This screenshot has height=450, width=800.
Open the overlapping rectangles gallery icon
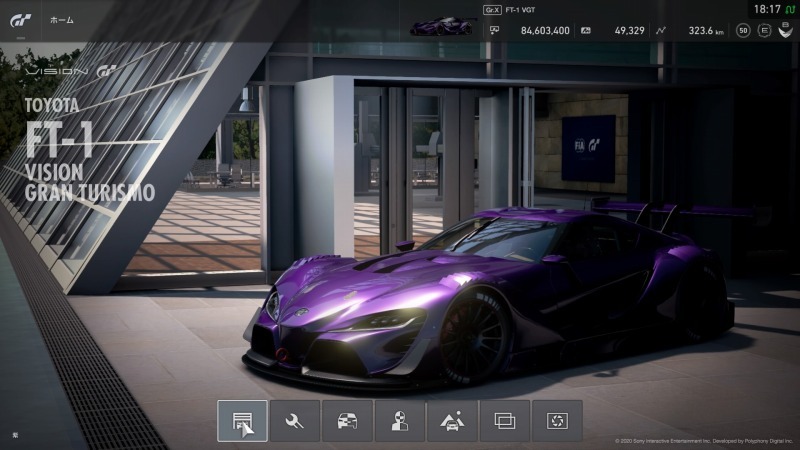pos(505,421)
